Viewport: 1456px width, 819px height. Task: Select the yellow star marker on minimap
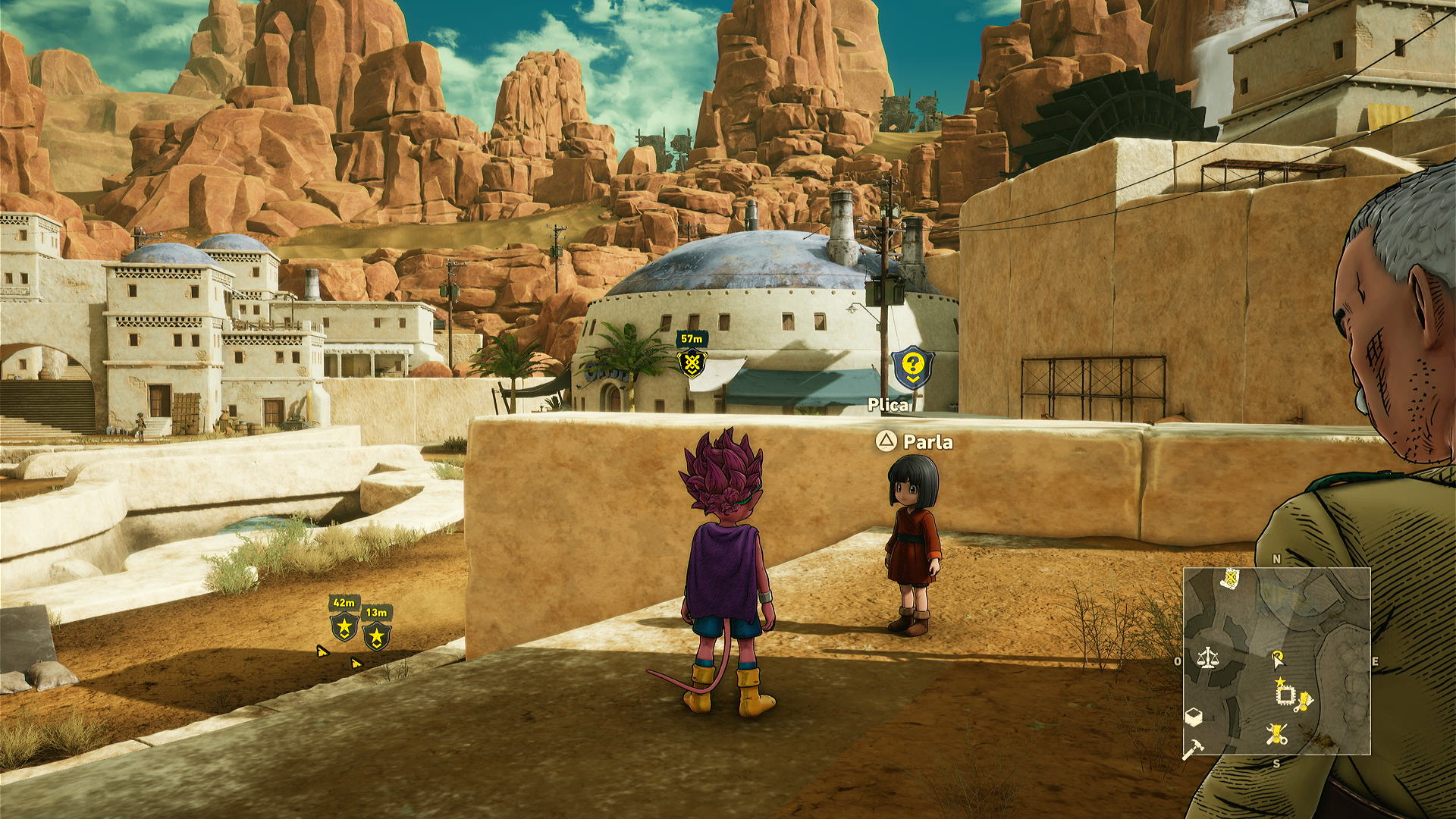pyautogui.click(x=1280, y=682)
